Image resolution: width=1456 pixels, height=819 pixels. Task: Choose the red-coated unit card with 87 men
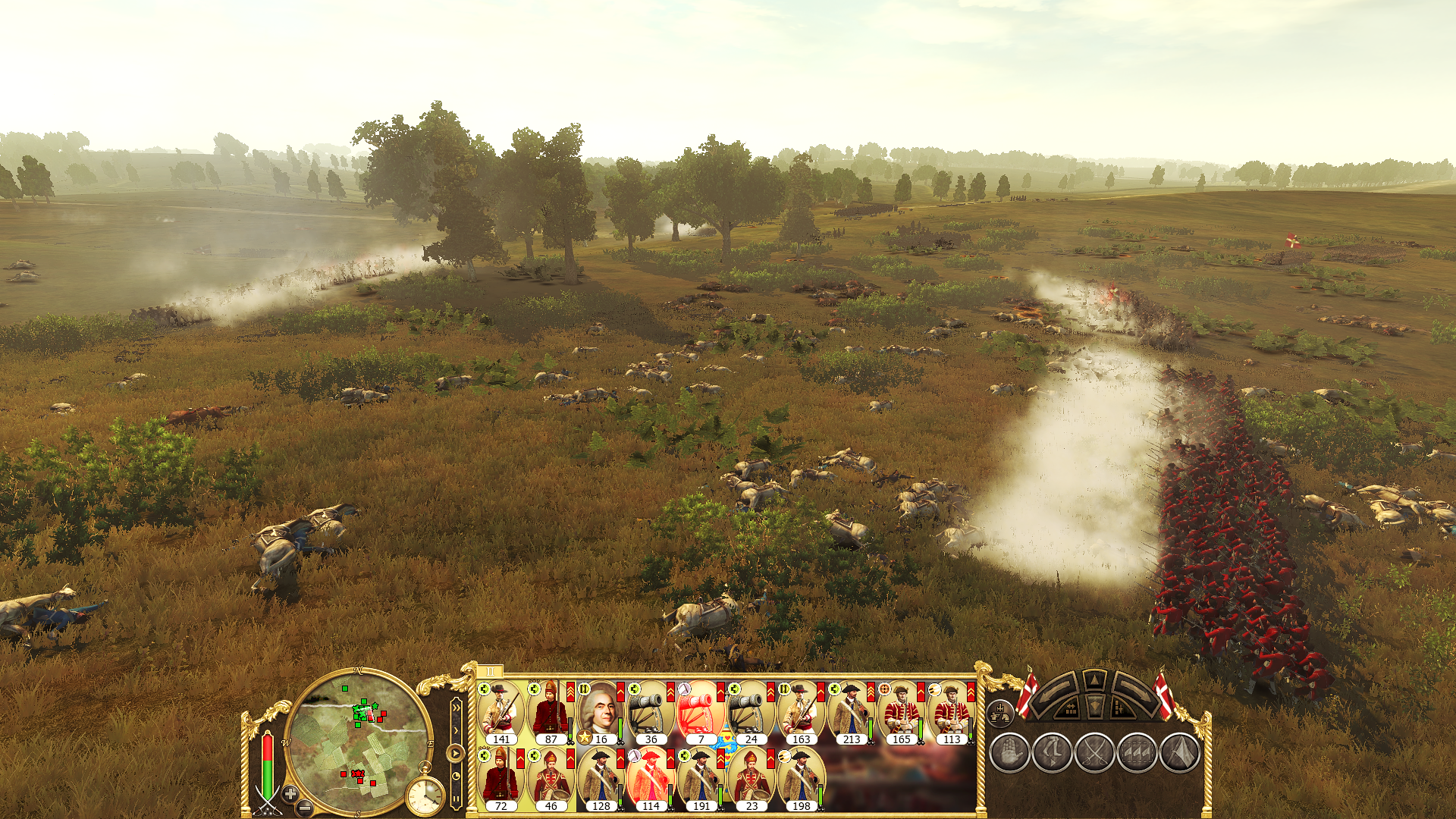(x=550, y=713)
